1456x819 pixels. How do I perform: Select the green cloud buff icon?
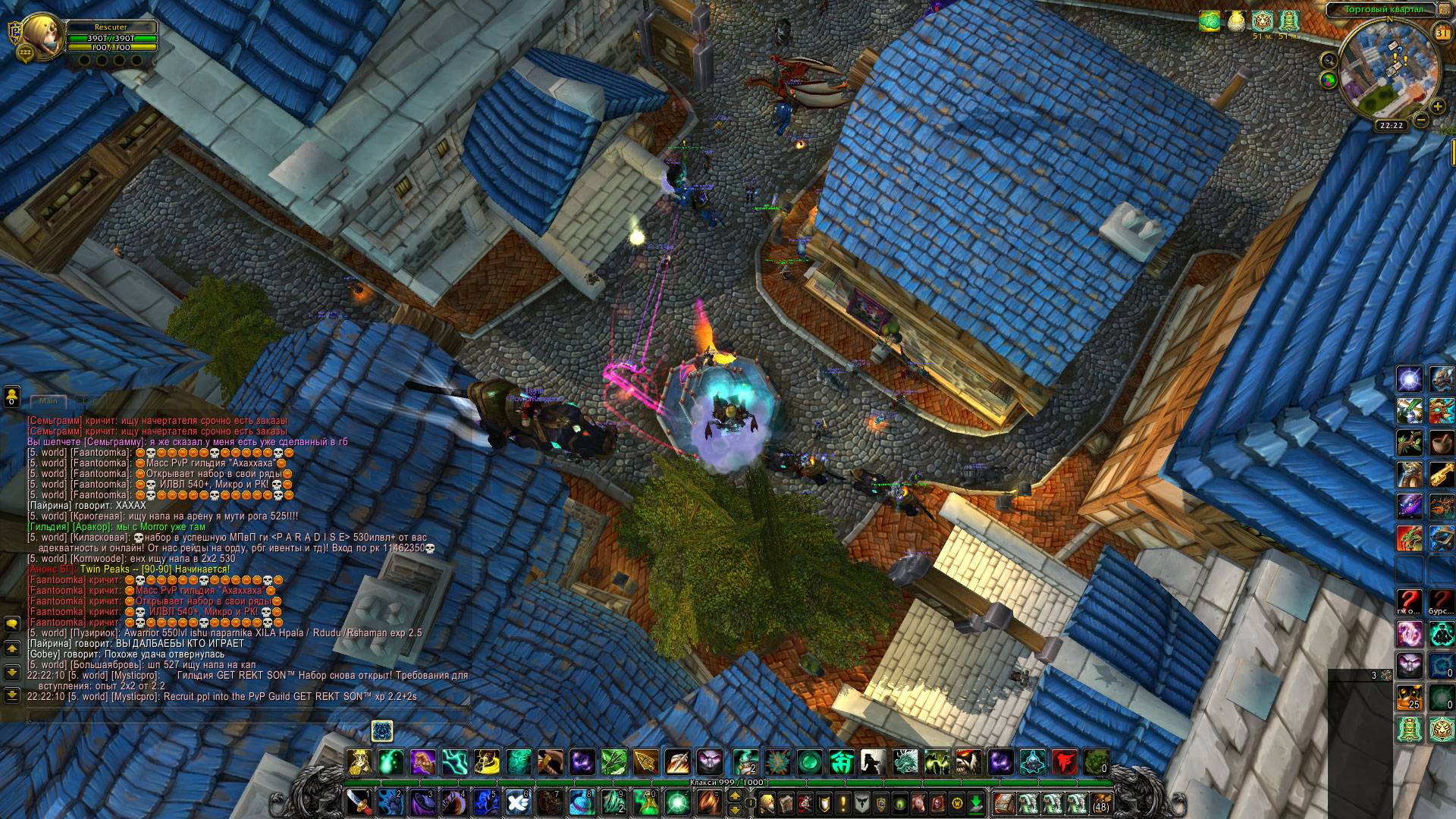click(x=1210, y=21)
